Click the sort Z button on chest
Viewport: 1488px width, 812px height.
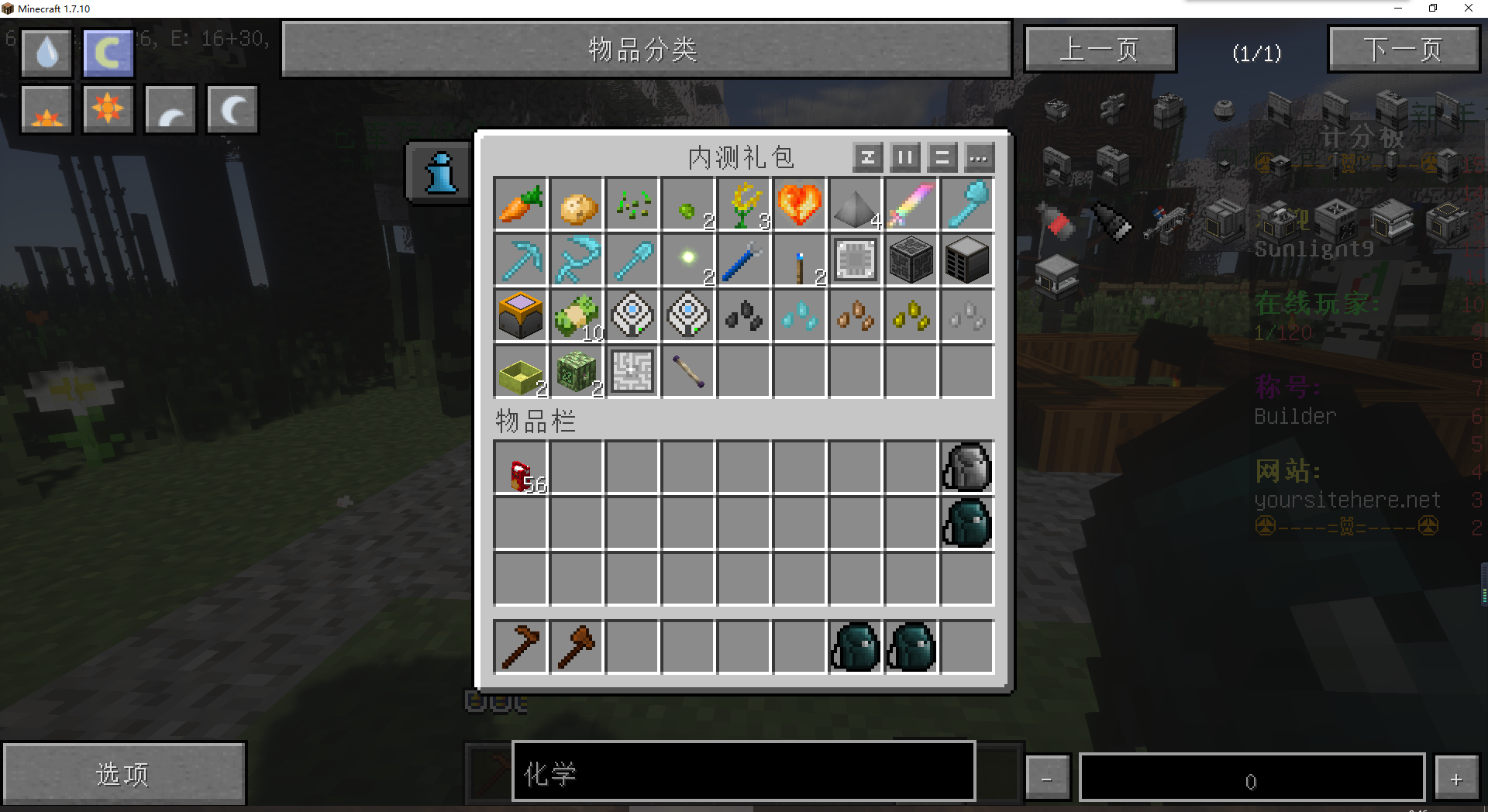(867, 158)
